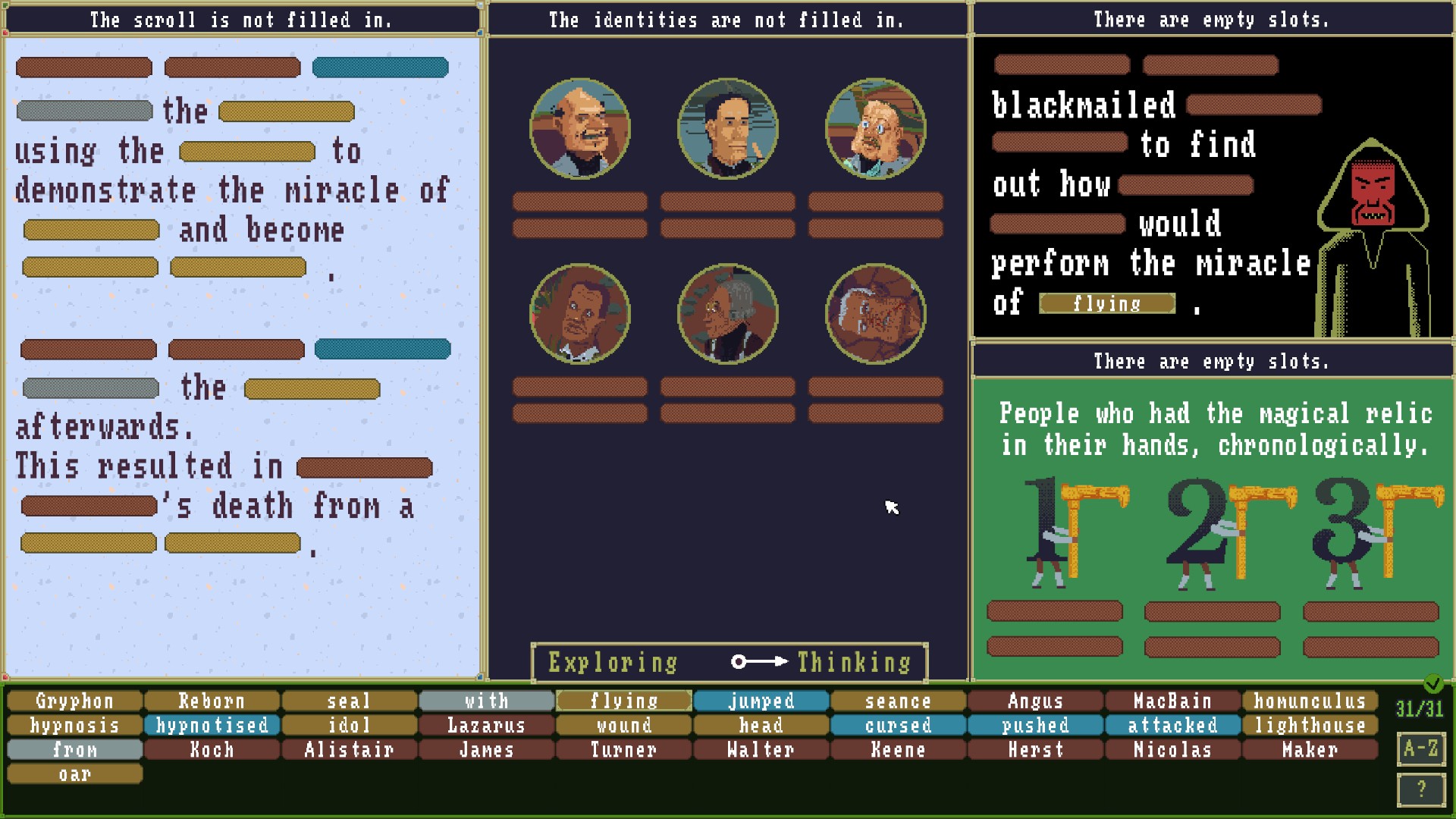Open help with the question mark button

click(1420, 789)
